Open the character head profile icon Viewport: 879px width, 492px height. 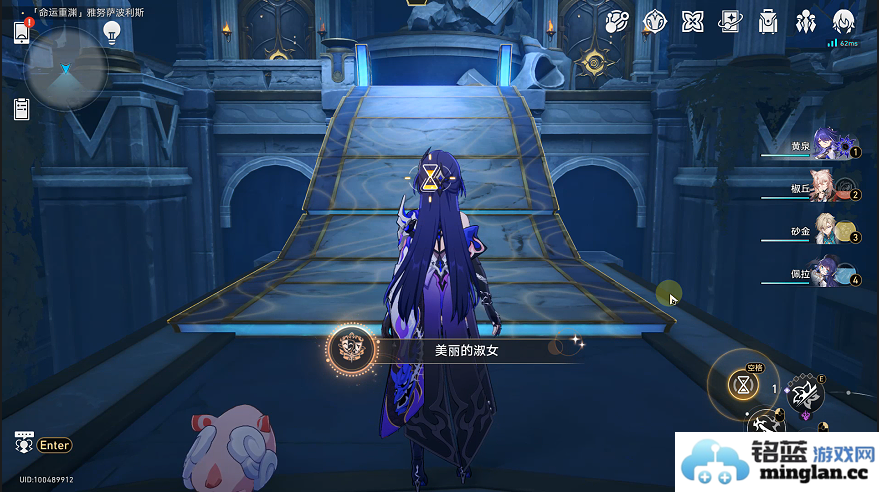tap(843, 22)
